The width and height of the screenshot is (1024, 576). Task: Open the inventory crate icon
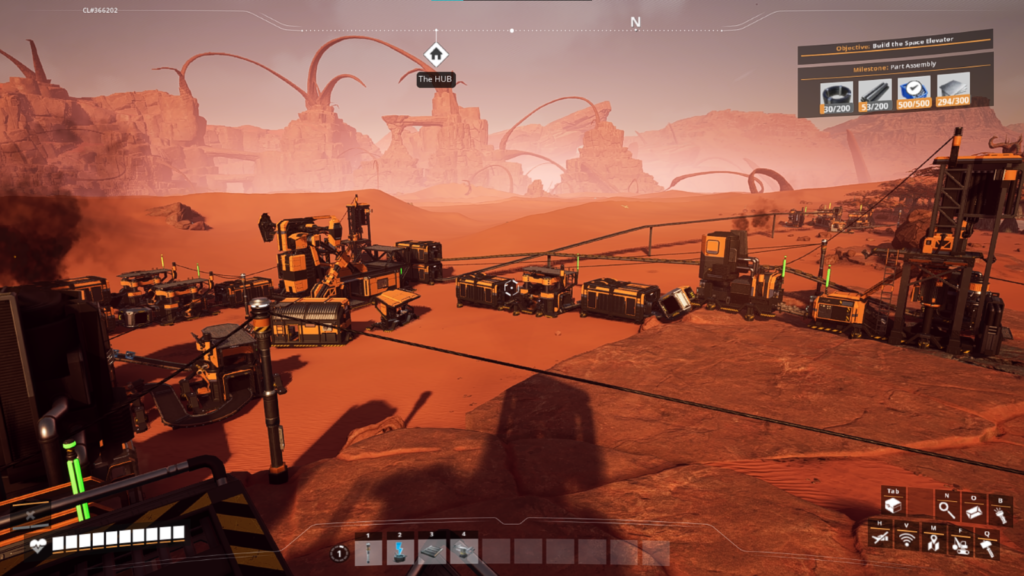[x=893, y=506]
